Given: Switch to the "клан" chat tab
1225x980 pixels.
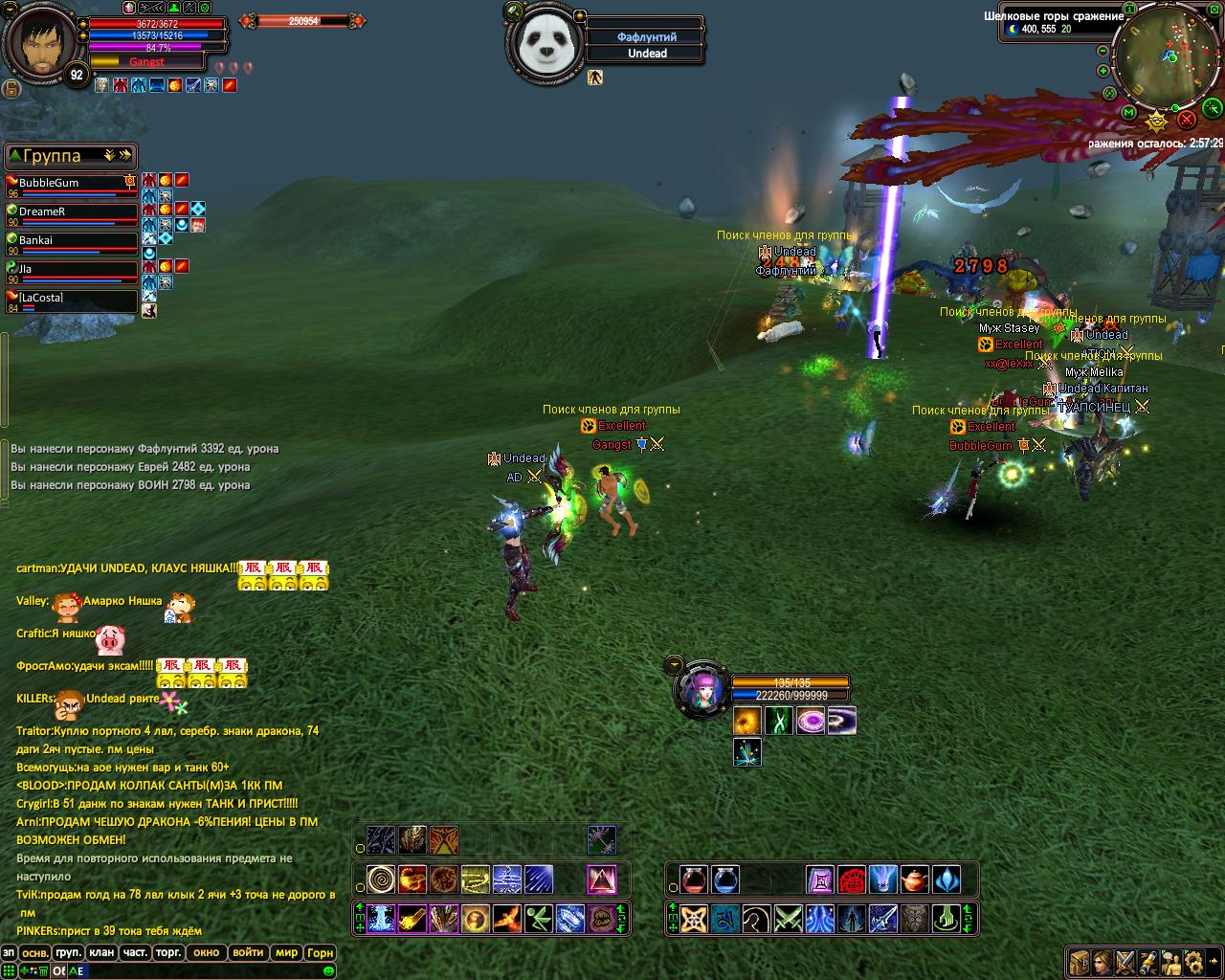Looking at the screenshot, I should pyautogui.click(x=101, y=952).
